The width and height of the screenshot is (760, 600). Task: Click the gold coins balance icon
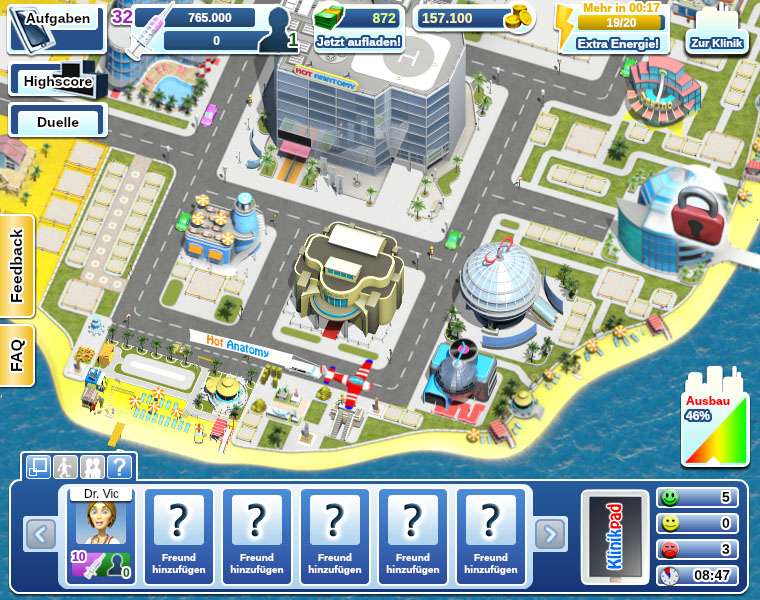click(x=518, y=18)
